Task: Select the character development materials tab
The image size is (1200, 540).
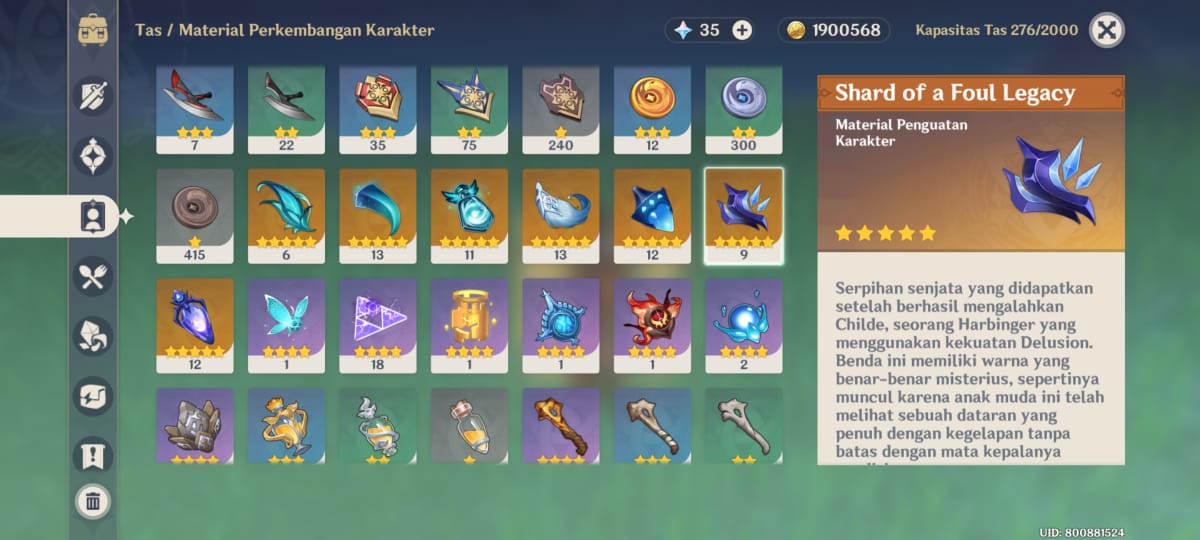Action: coord(93,216)
